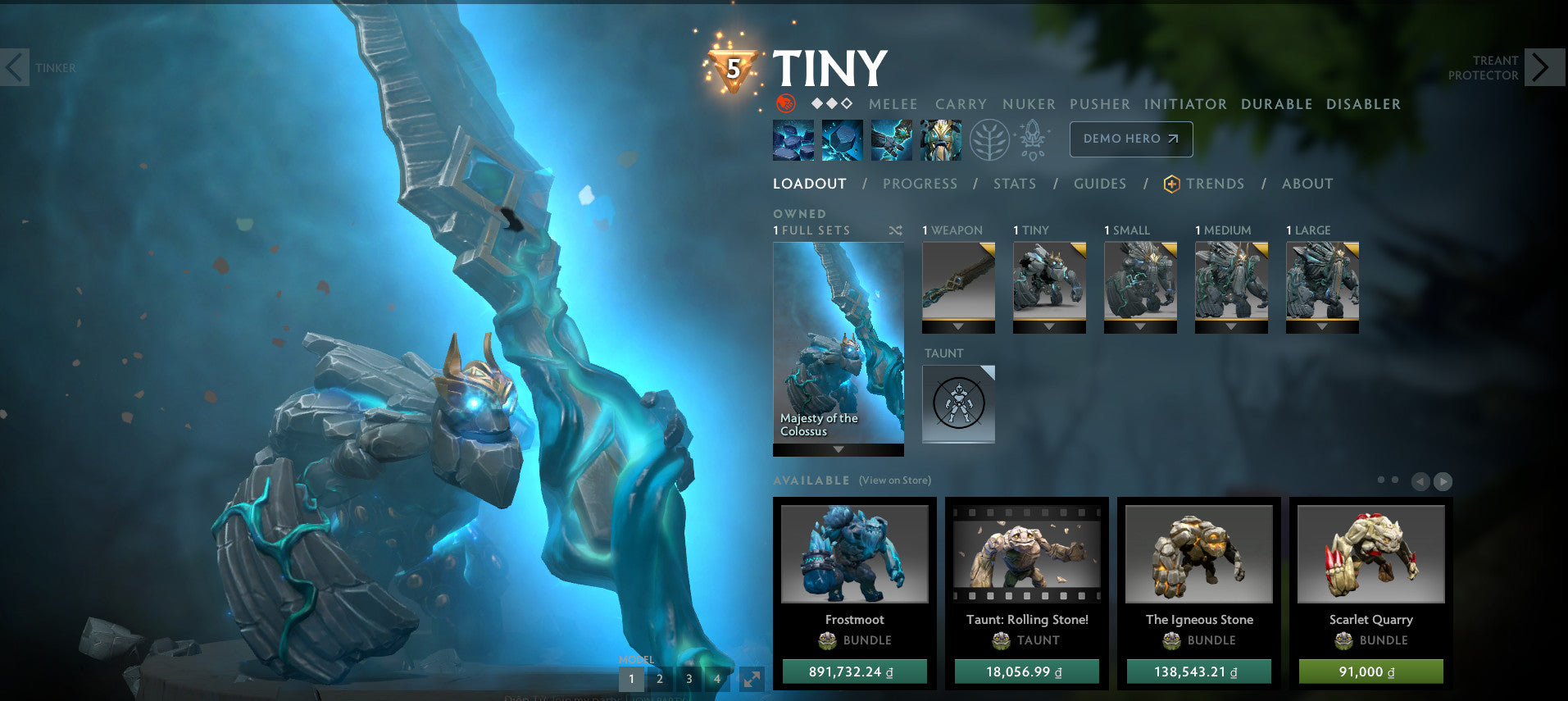Select model variant 2
1568x701 pixels.
click(660, 679)
